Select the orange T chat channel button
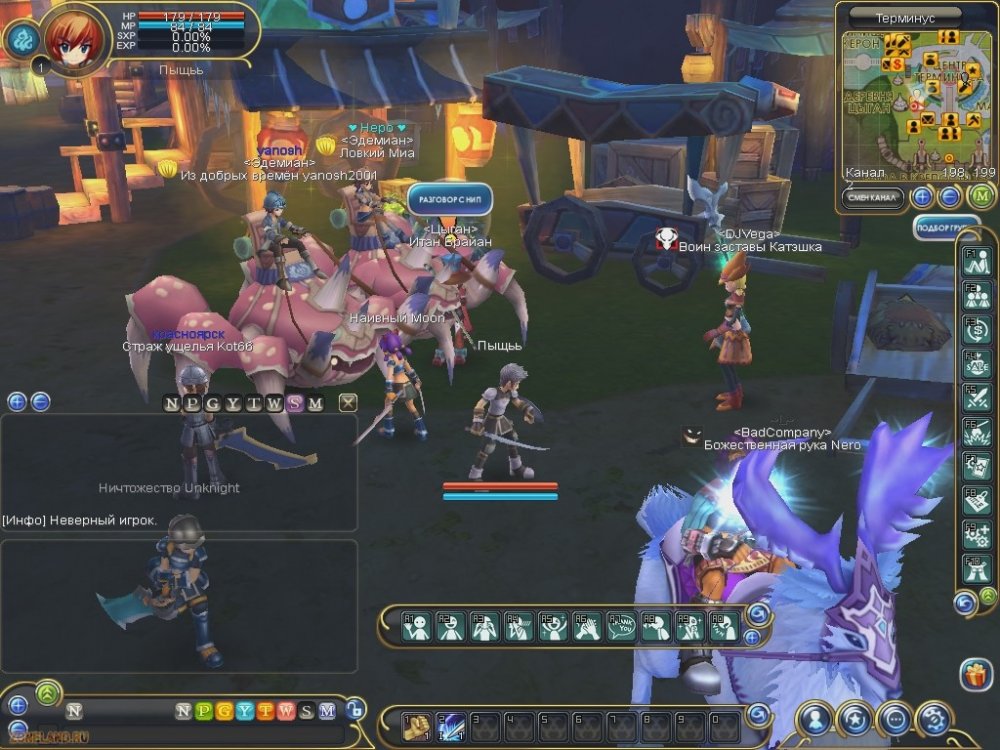 (x=265, y=711)
